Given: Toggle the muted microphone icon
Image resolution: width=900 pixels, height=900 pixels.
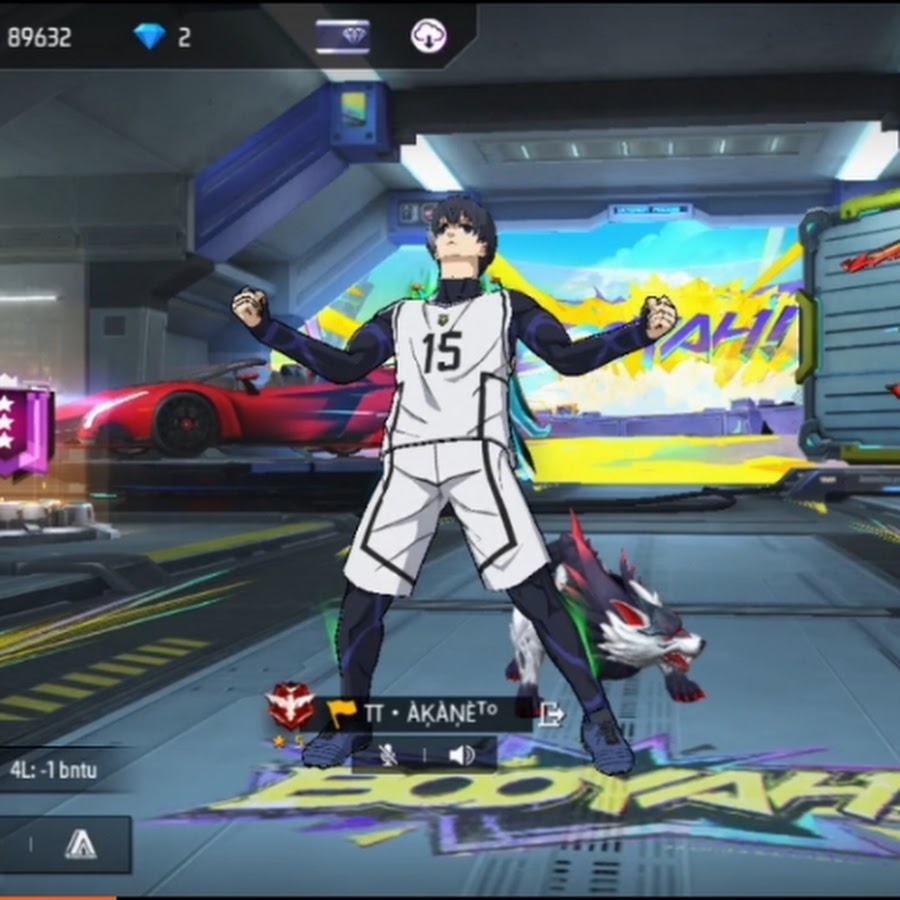Looking at the screenshot, I should point(388,755).
